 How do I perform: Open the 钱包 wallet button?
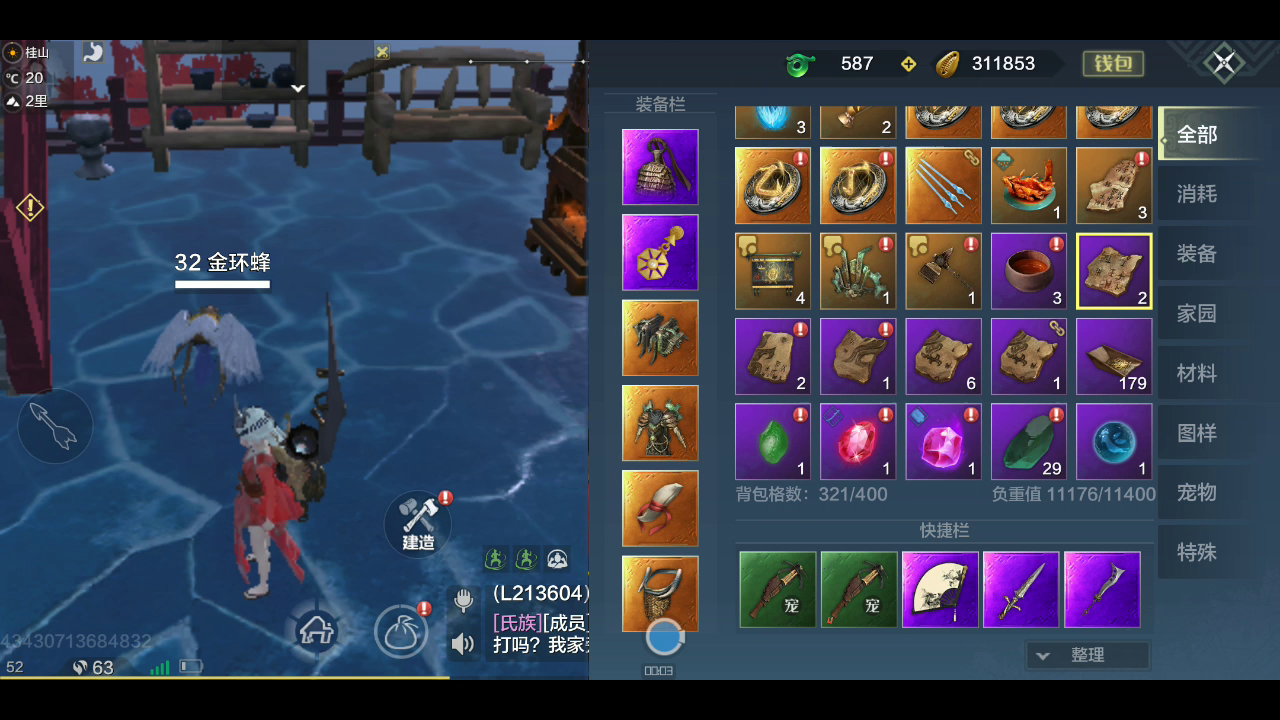(x=1112, y=64)
